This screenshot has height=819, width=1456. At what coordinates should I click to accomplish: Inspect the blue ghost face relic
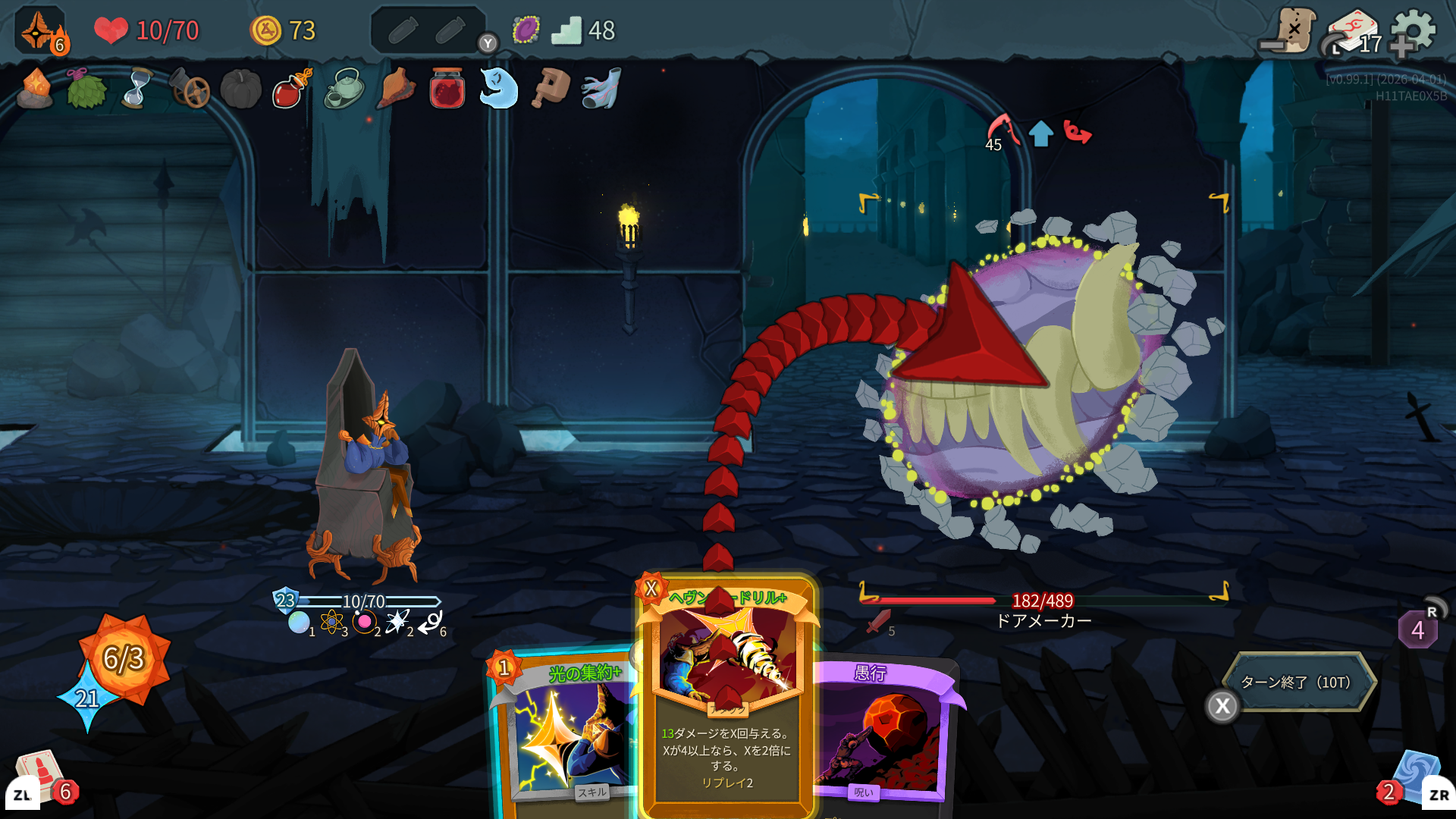tap(499, 89)
